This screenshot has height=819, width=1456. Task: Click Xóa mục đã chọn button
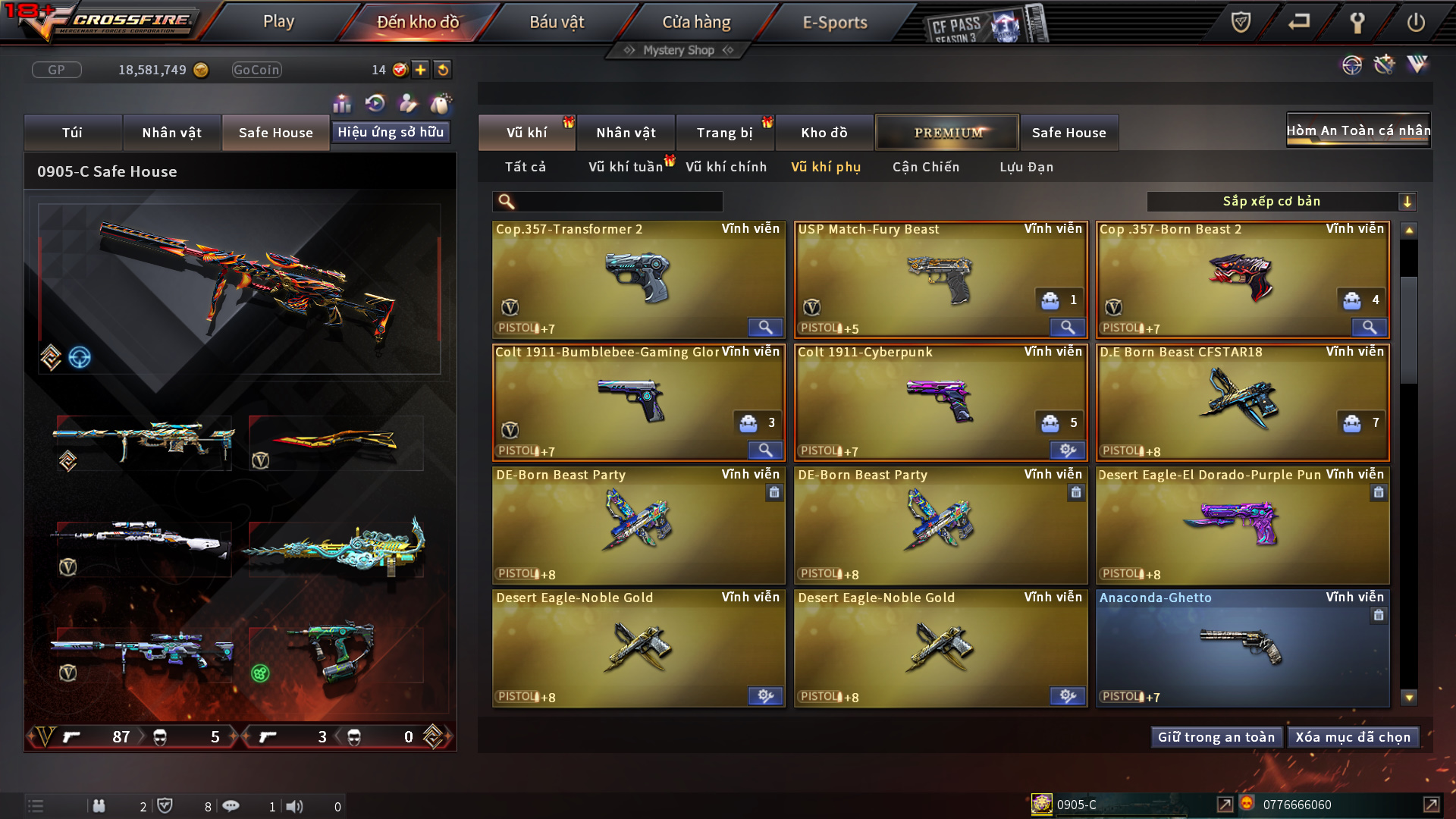[x=1353, y=737]
